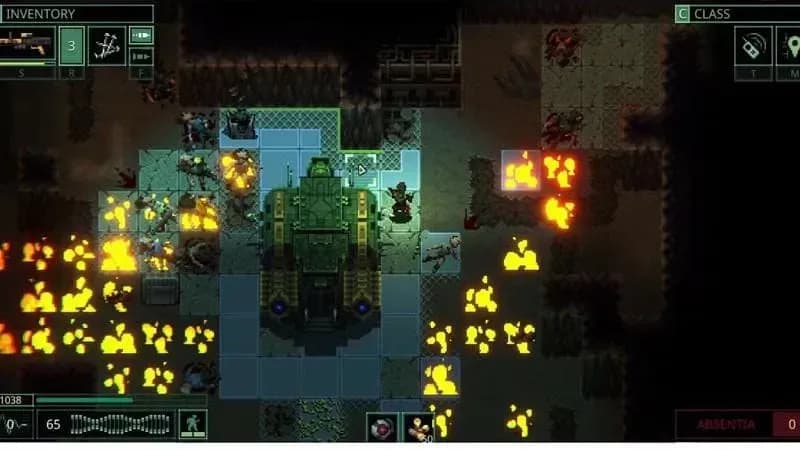Choose the single bullet ammo type
Viewport: 800px width, 450px height.
(x=142, y=36)
